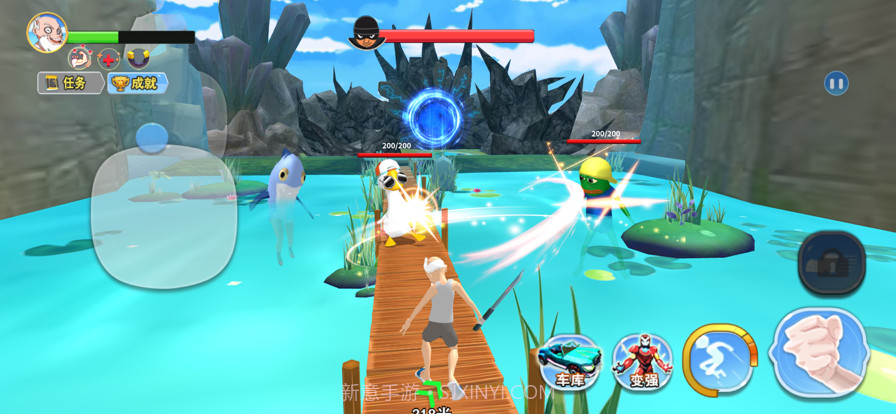Tap the locked skill slot
This screenshot has width=896, height=414.
coord(831,263)
